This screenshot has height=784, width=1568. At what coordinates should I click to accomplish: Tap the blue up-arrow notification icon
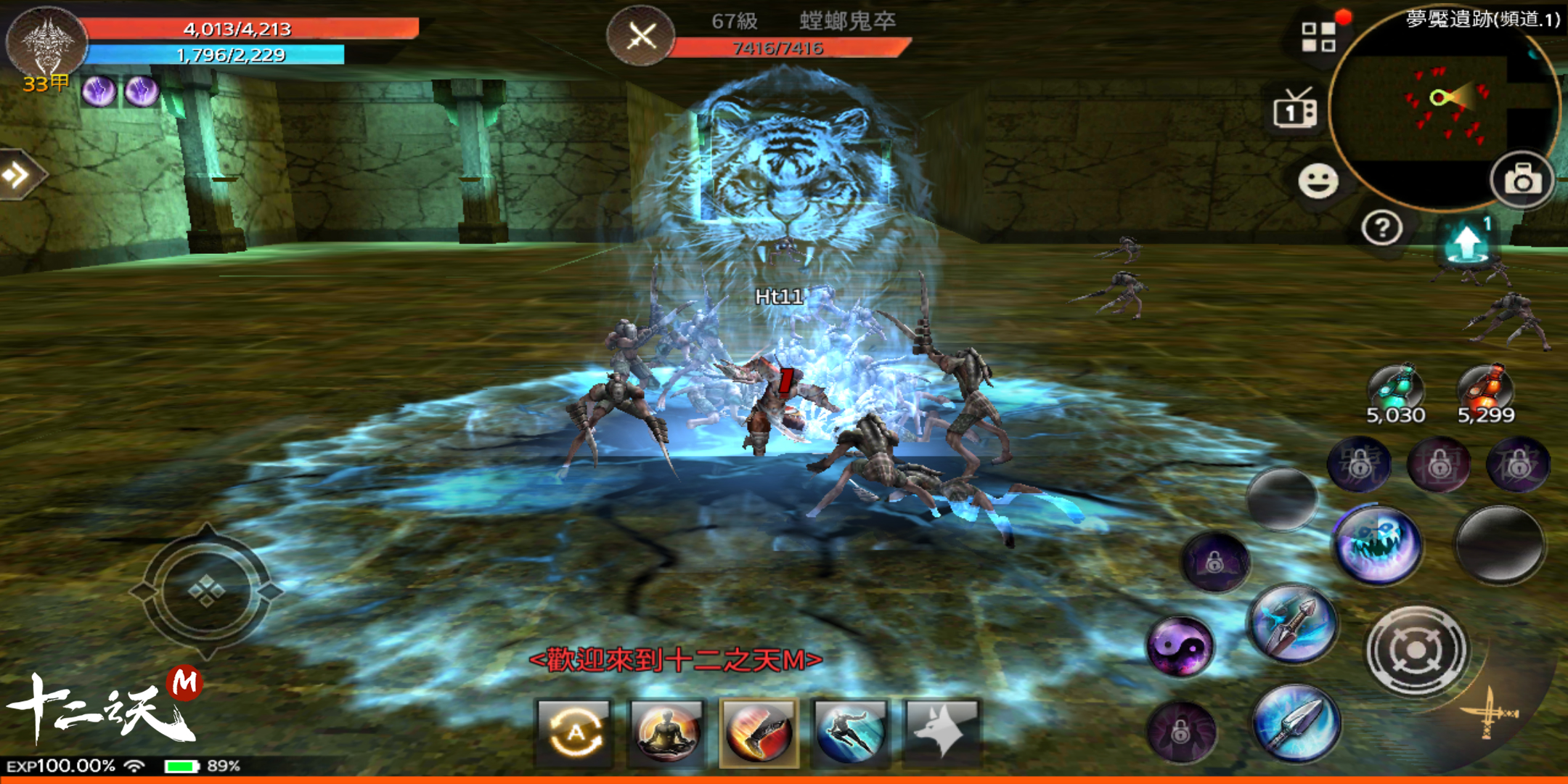click(1468, 242)
